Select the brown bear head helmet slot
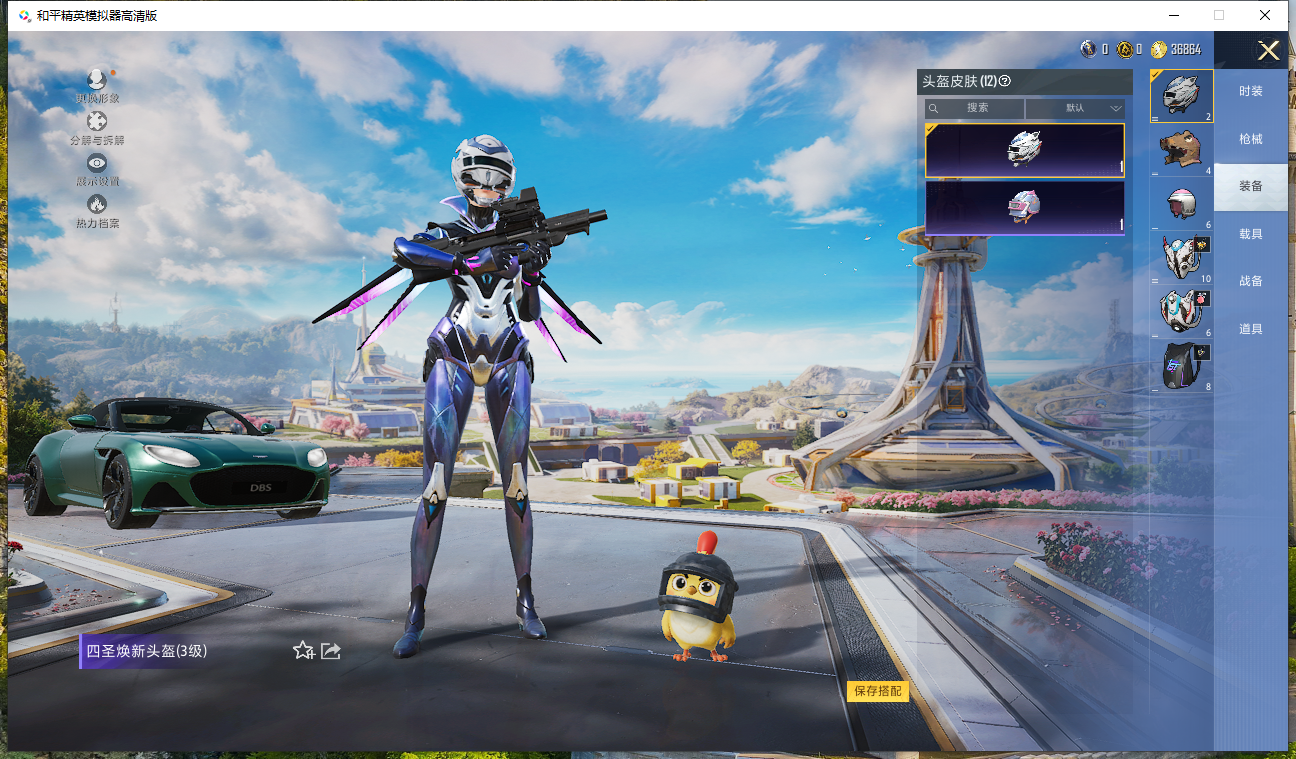This screenshot has height=759, width=1296. 1181,149
